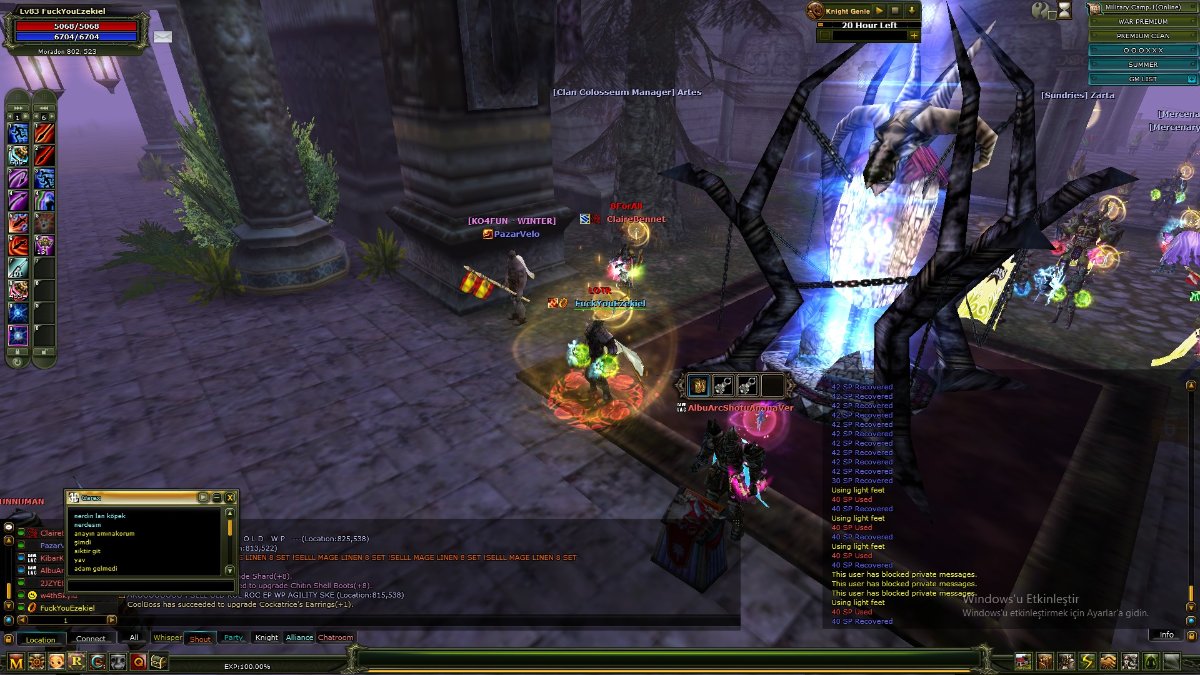The width and height of the screenshot is (1200, 675).
Task: Stop the Knight Genie with the square button
Action: tap(896, 10)
